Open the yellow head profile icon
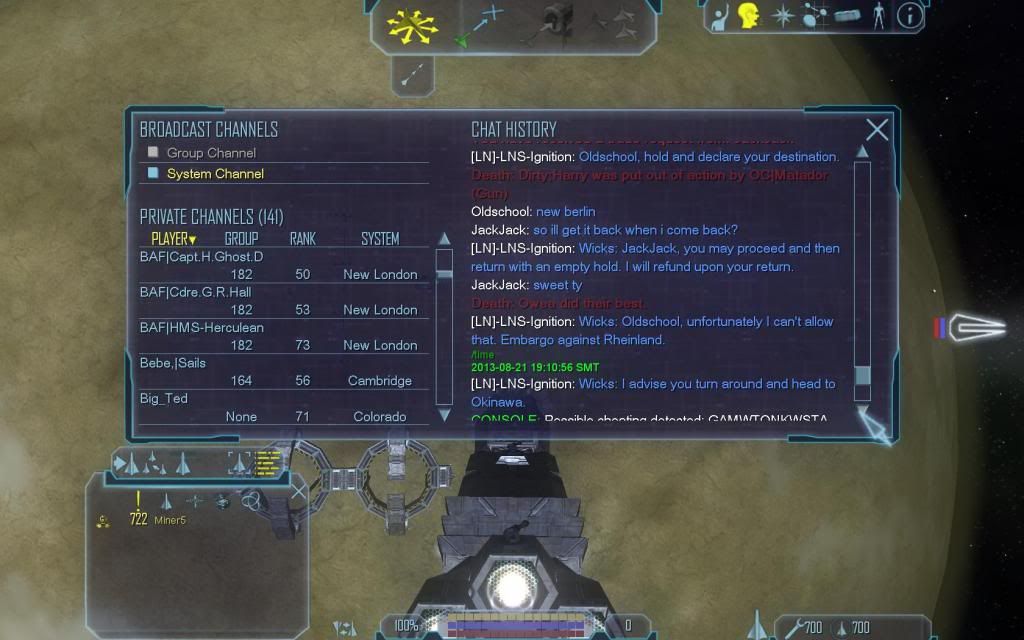Image resolution: width=1024 pixels, height=640 pixels. click(x=748, y=15)
